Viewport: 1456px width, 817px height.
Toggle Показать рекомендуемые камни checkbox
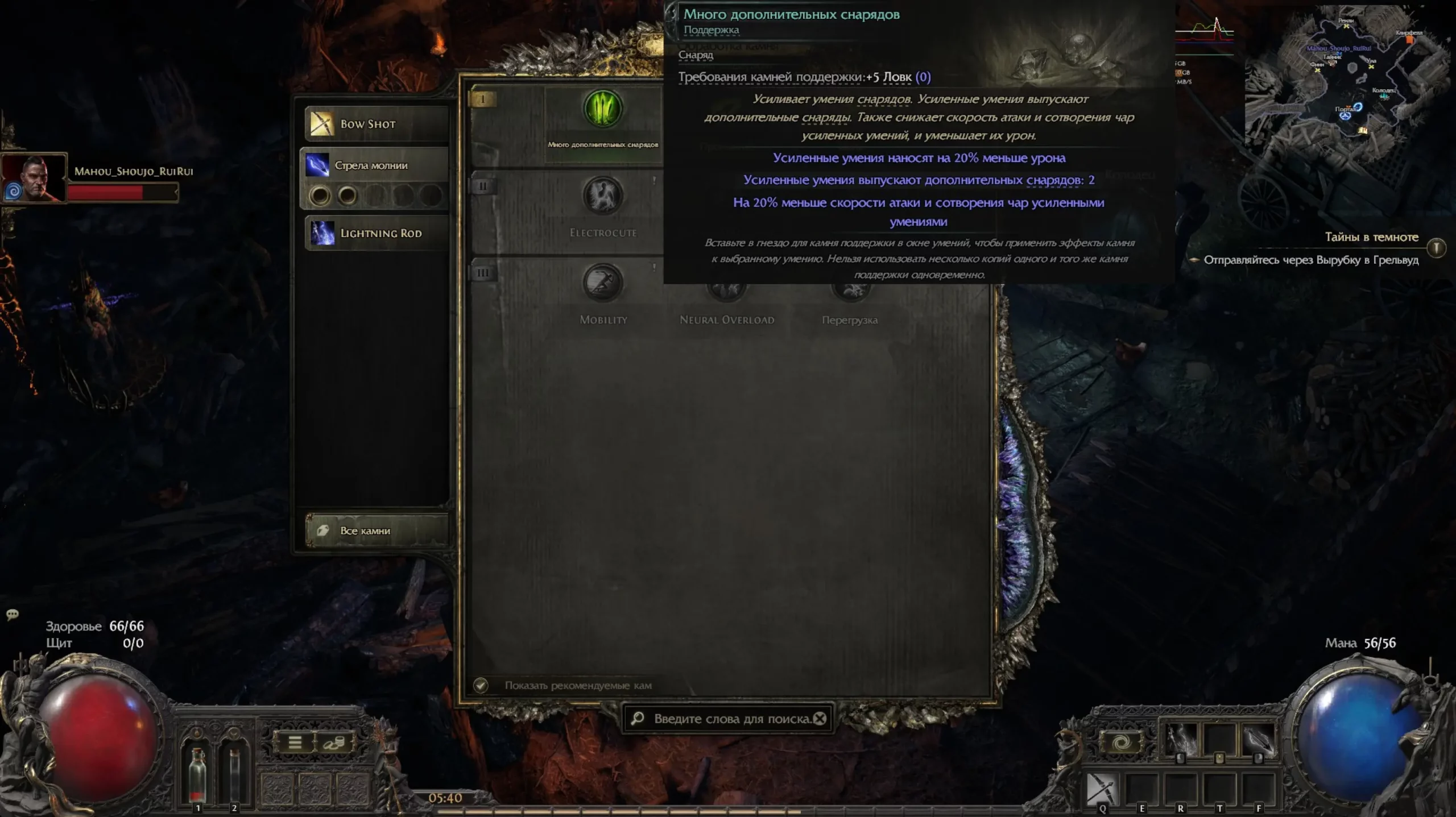pos(481,685)
